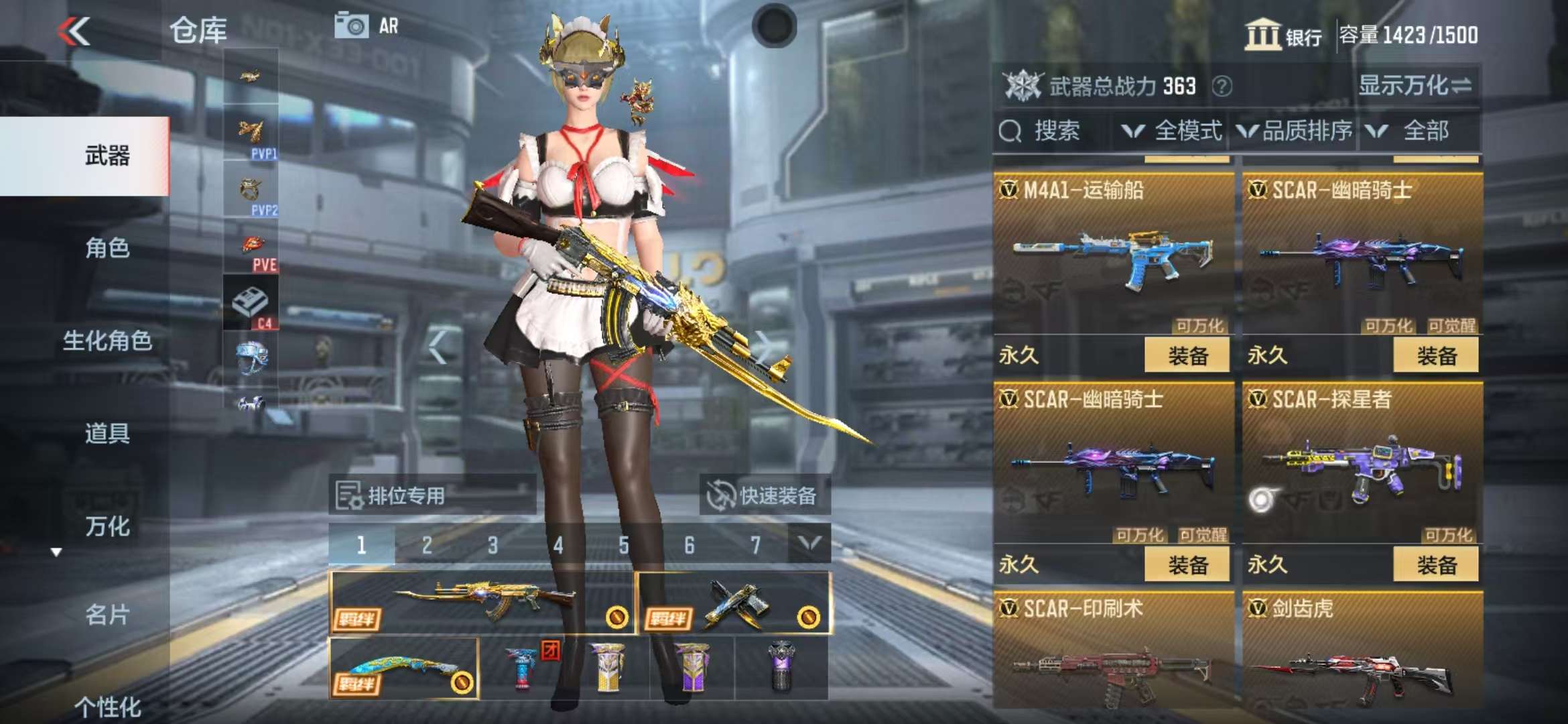The width and height of the screenshot is (1568, 724).
Task: Equip the M4A1-运输船 rifle
Action: [x=1187, y=355]
